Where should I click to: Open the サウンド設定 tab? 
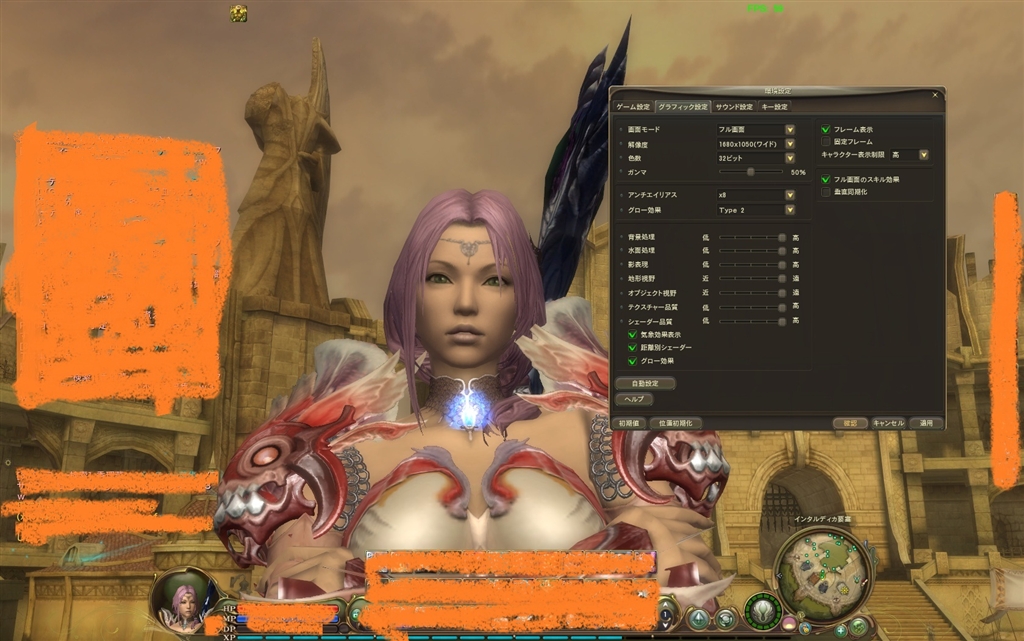[733, 107]
